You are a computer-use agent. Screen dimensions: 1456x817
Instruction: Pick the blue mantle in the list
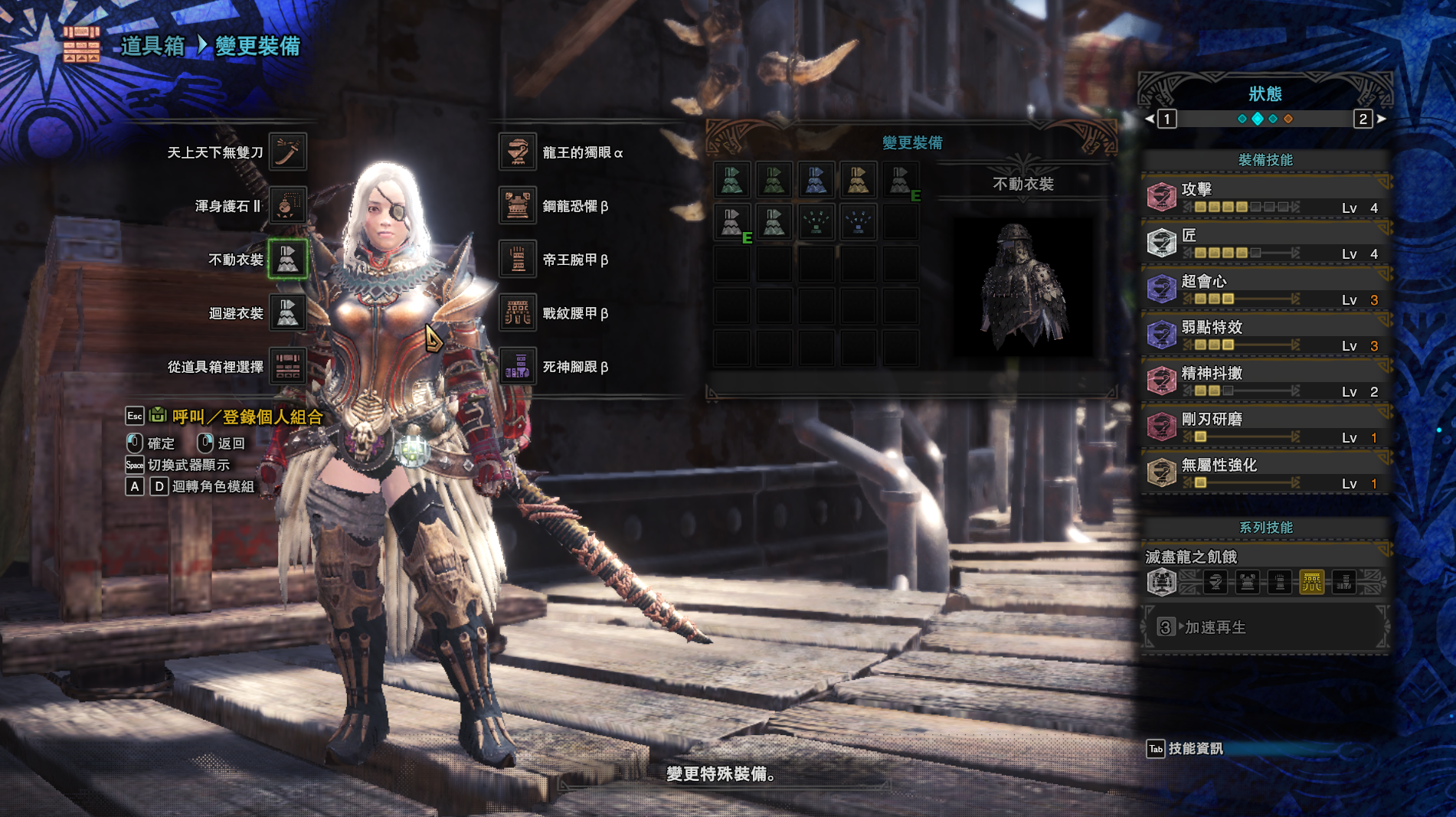click(816, 180)
